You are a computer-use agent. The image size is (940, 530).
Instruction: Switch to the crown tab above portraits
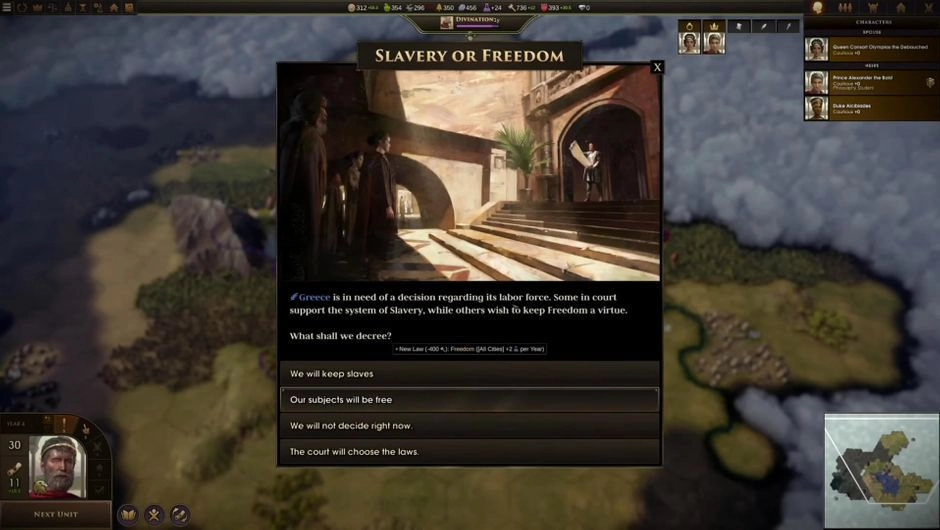714,26
